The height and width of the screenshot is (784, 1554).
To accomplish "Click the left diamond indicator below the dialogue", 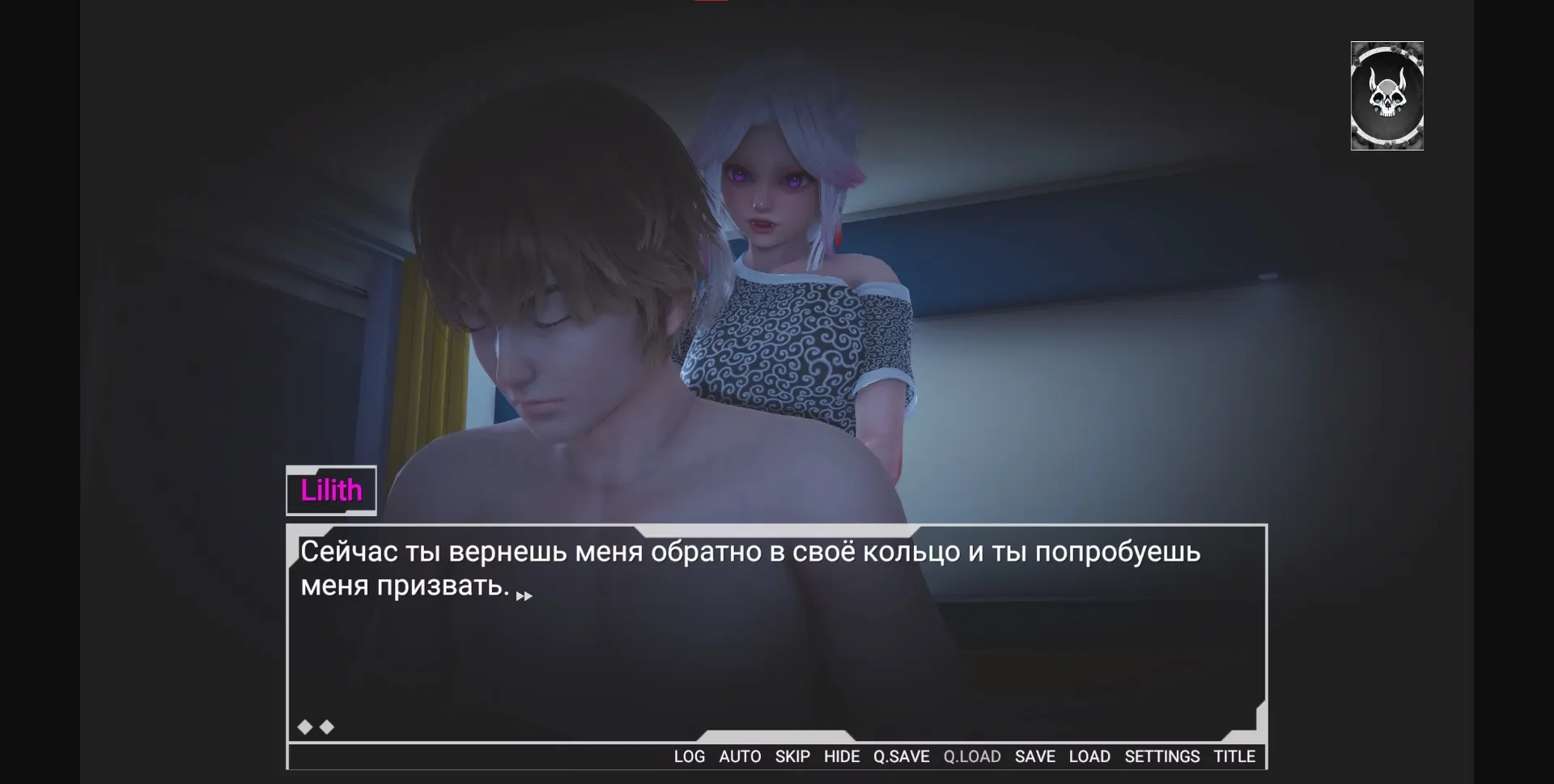I will coord(304,727).
